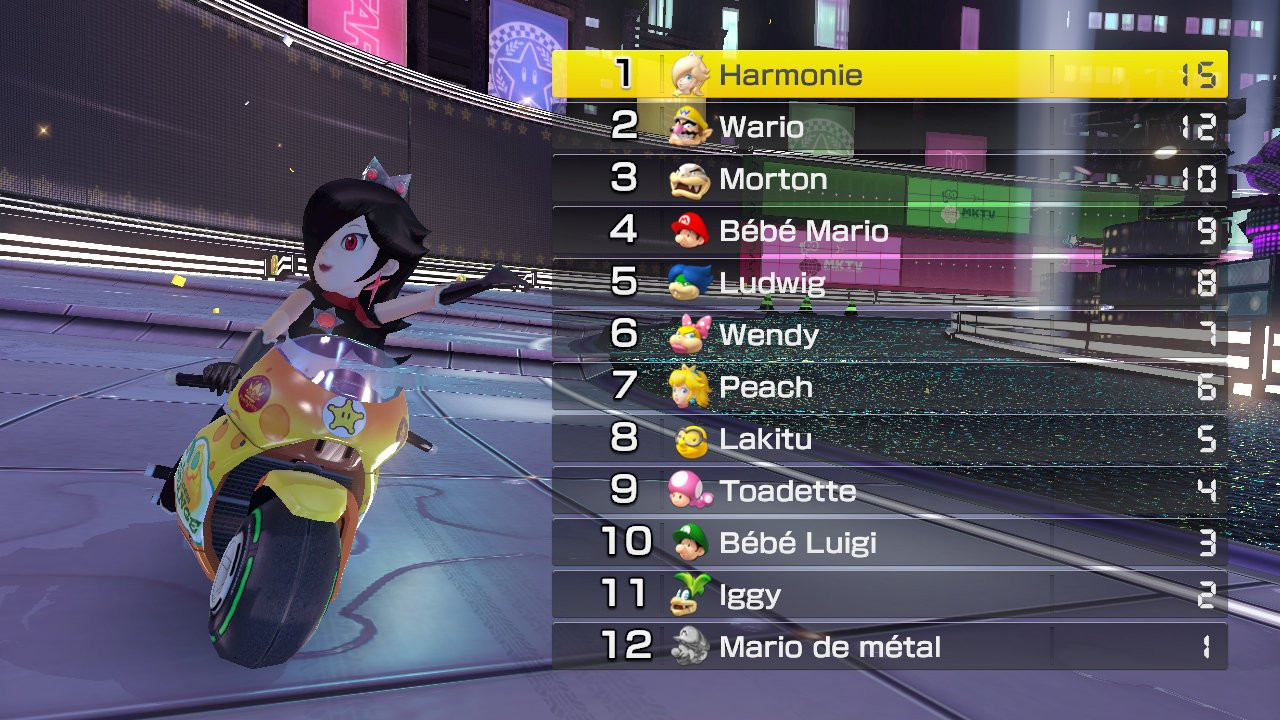Click Wendy's character icon

point(691,335)
